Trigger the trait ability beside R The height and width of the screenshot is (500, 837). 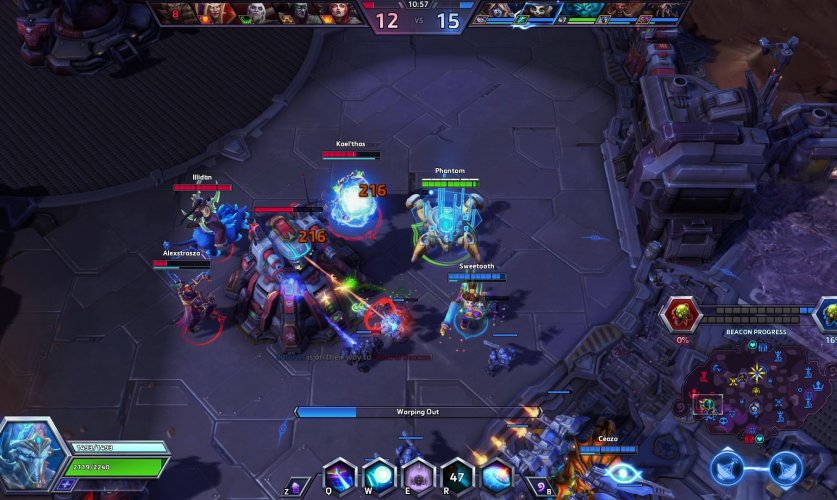496,475
